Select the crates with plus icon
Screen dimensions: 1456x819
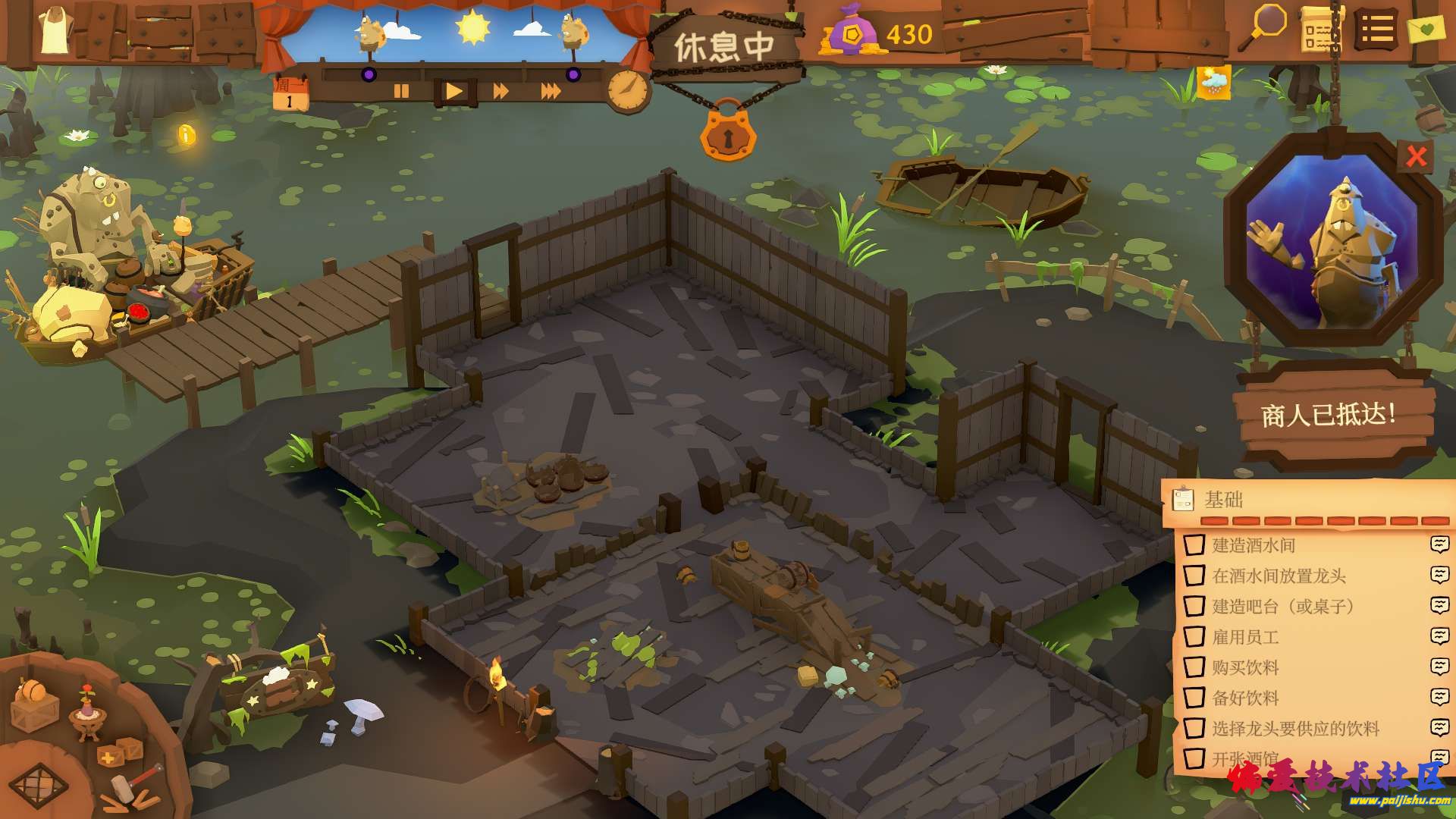click(x=120, y=752)
